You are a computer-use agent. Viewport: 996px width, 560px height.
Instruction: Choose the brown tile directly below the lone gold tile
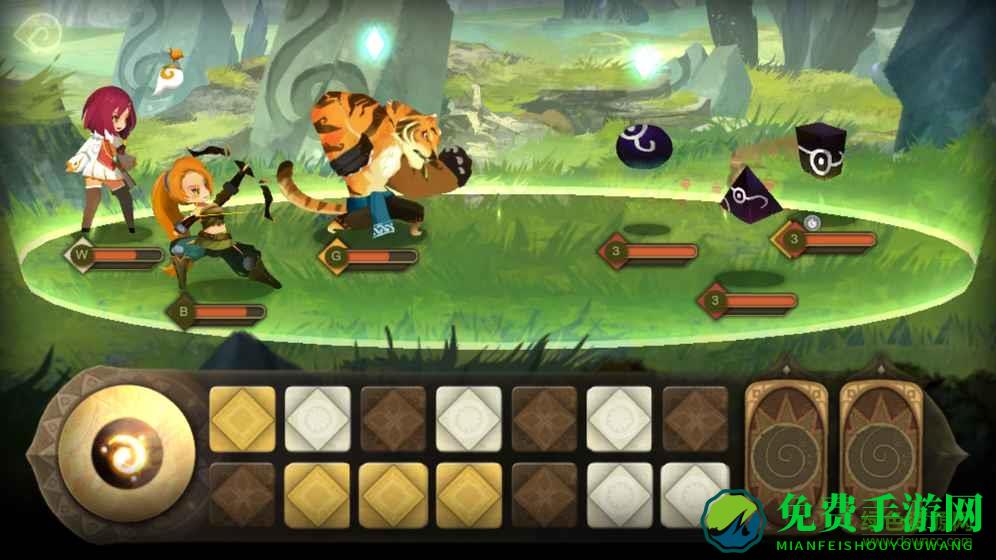point(242,493)
